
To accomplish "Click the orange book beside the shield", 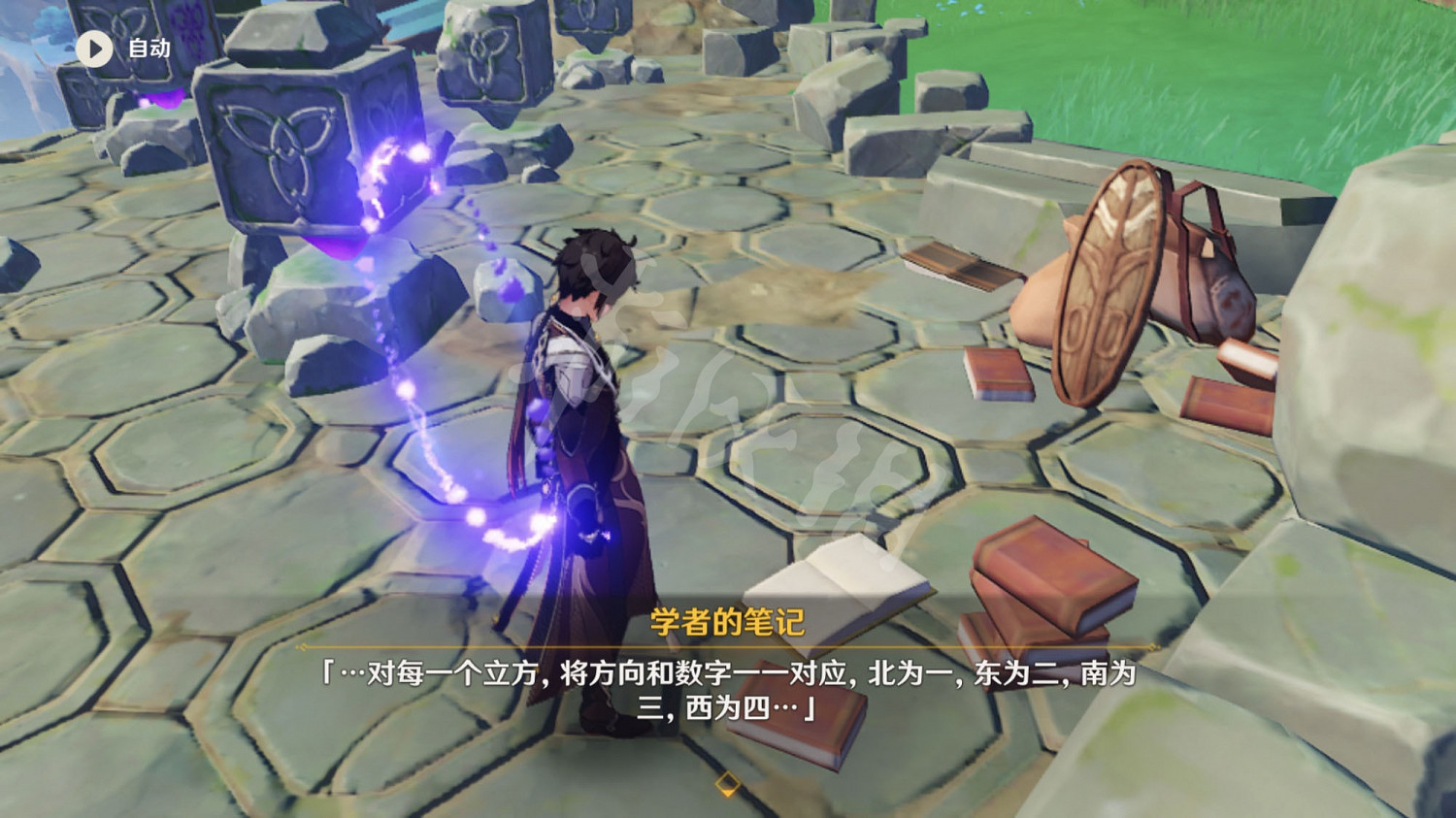I will [995, 374].
